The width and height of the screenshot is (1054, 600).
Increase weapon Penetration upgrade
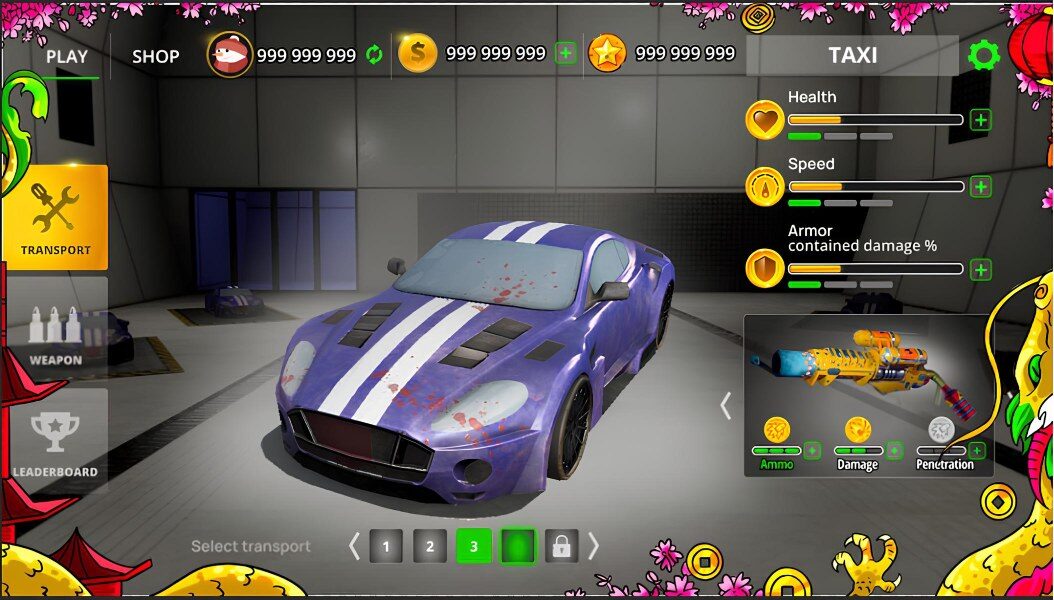click(977, 451)
